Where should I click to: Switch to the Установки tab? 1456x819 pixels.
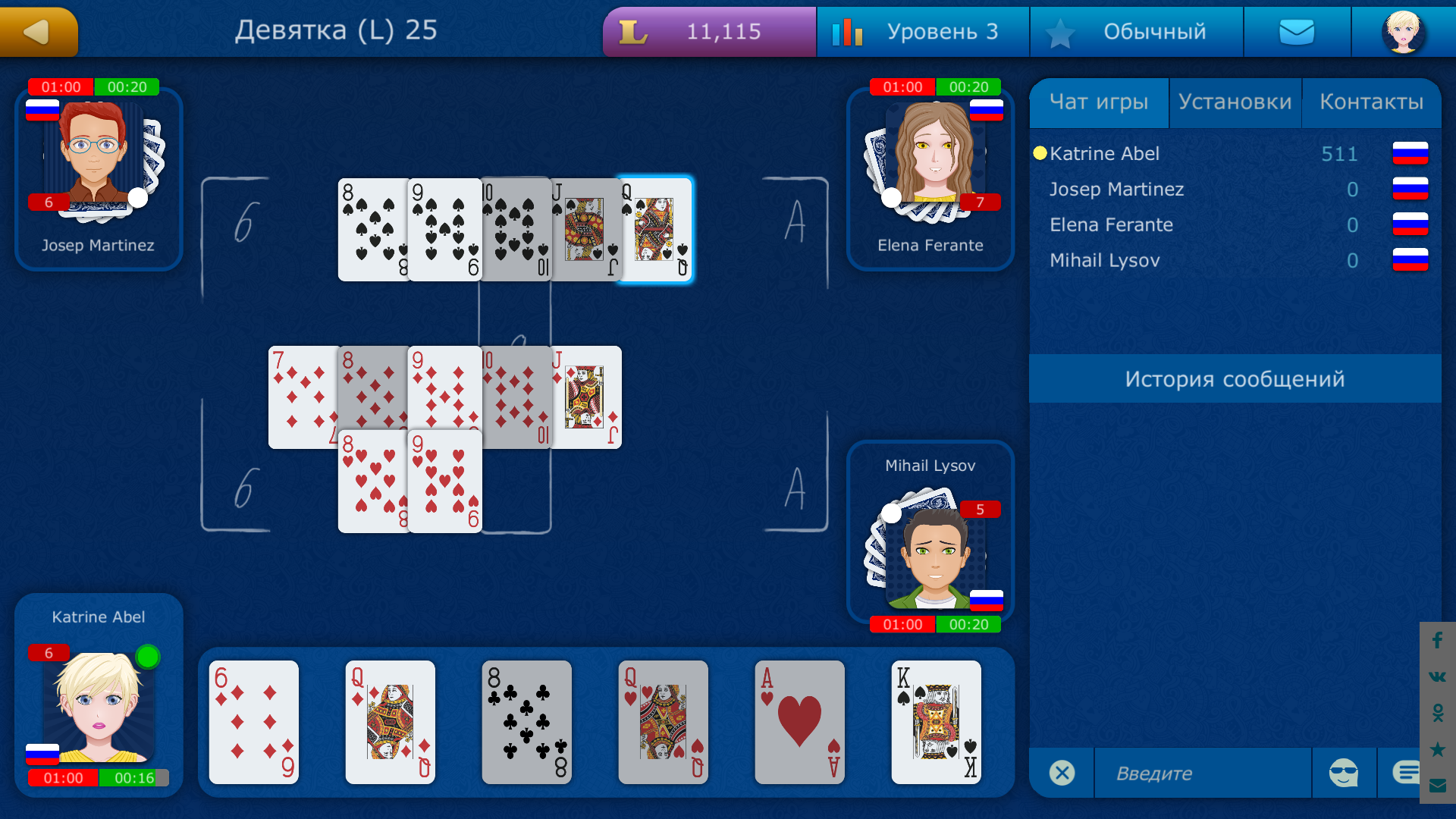point(1235,102)
